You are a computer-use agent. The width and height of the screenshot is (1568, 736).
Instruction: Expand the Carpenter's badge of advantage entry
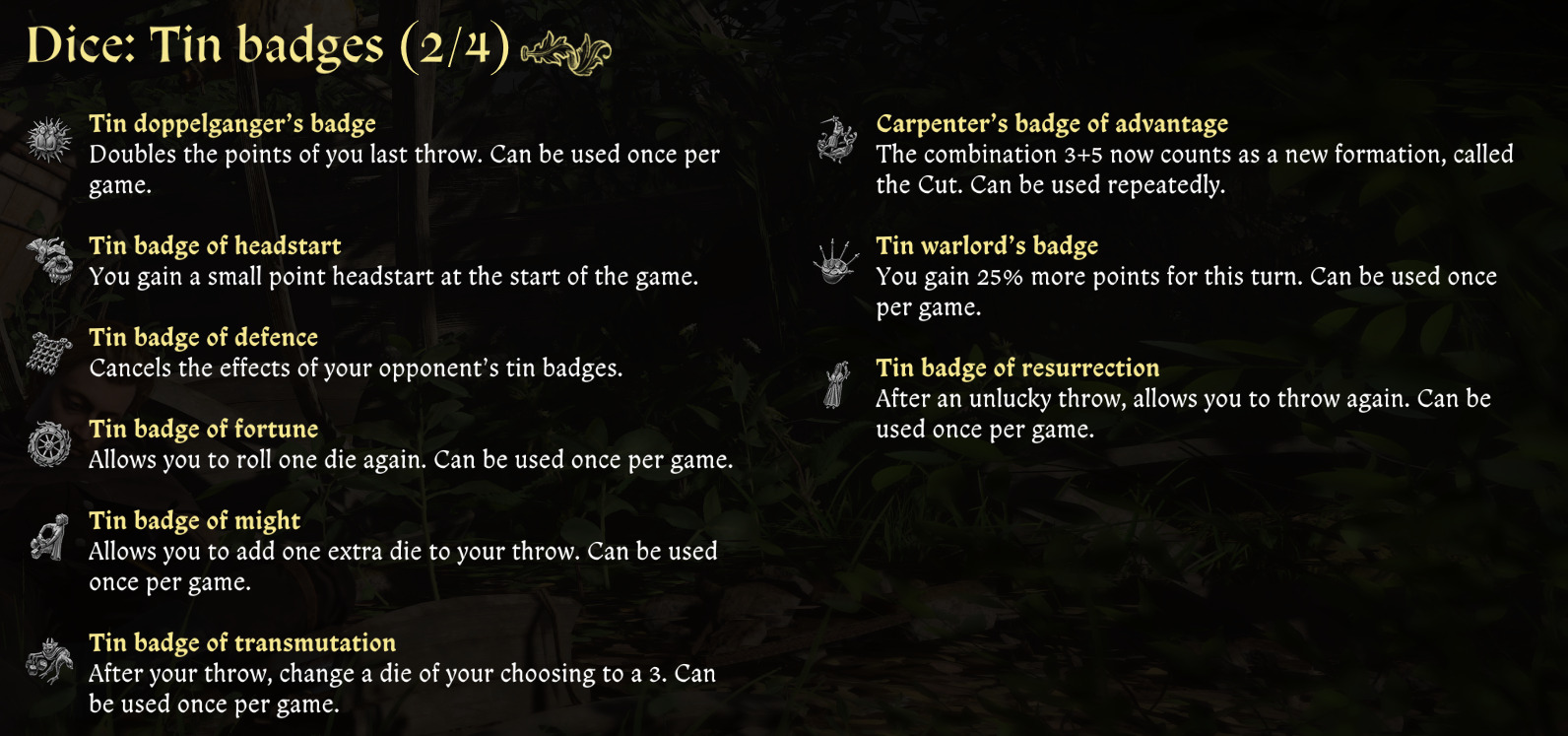[x=1052, y=123]
